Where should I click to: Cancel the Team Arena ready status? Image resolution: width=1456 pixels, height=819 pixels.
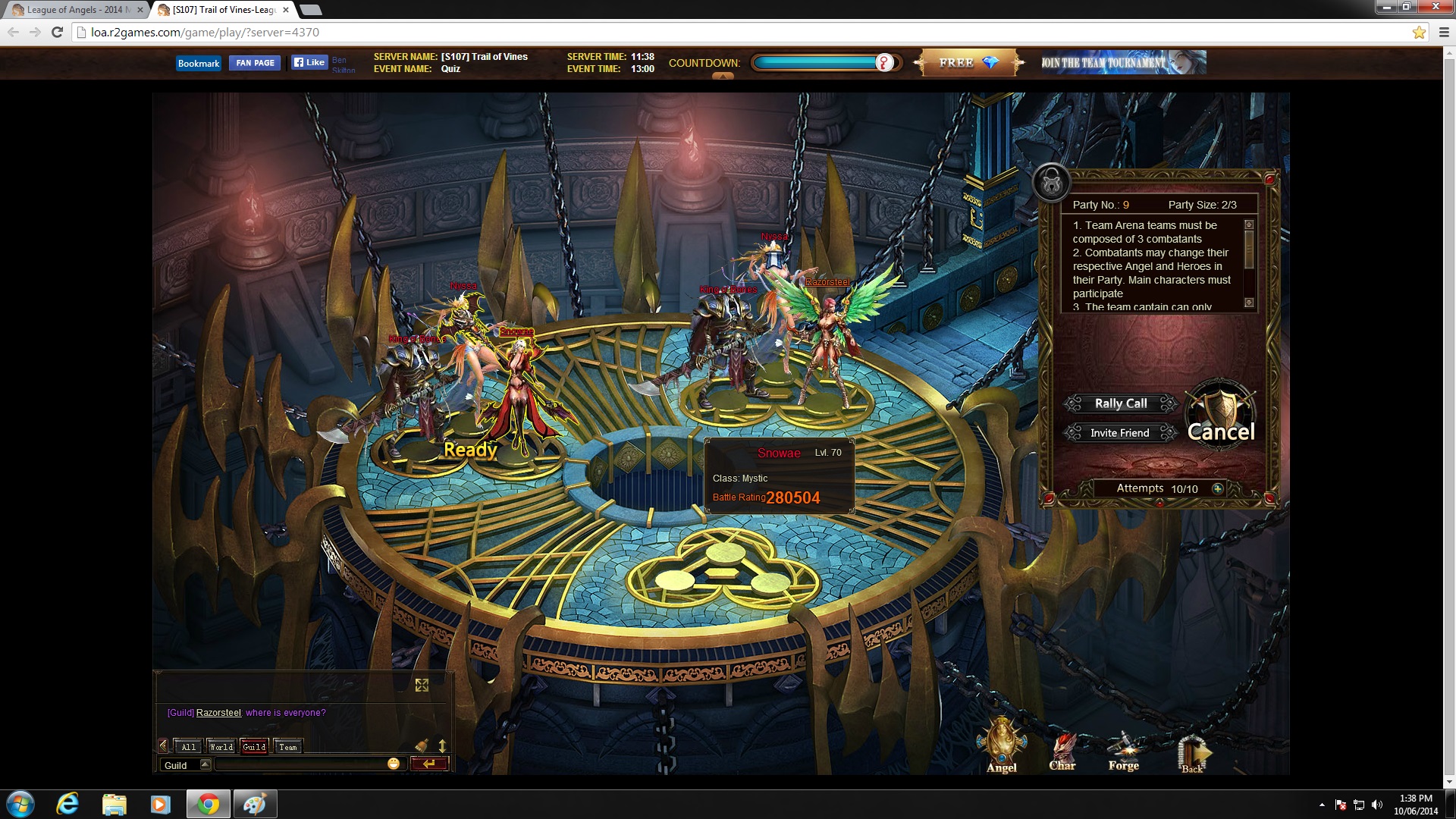tap(1220, 431)
